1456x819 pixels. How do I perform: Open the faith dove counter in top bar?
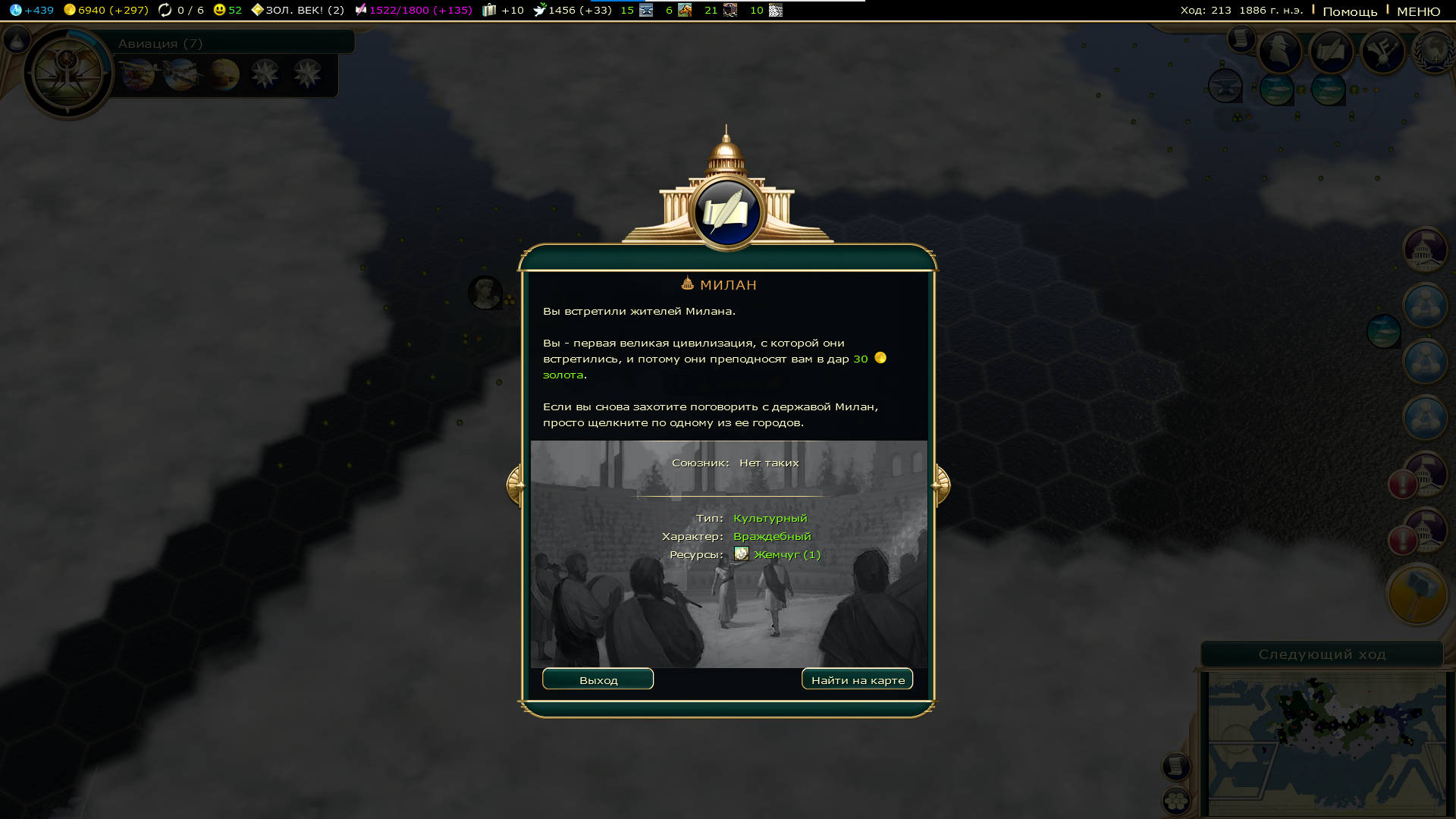pyautogui.click(x=573, y=10)
